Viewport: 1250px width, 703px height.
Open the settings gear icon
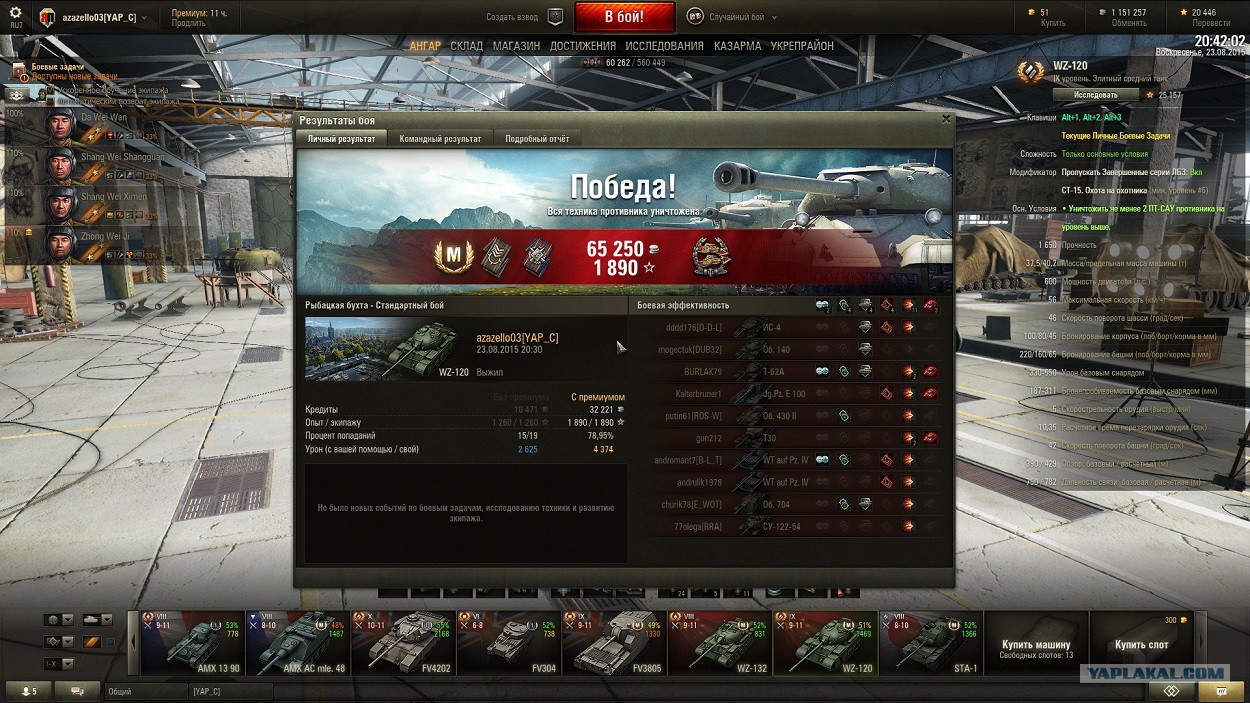(15, 13)
